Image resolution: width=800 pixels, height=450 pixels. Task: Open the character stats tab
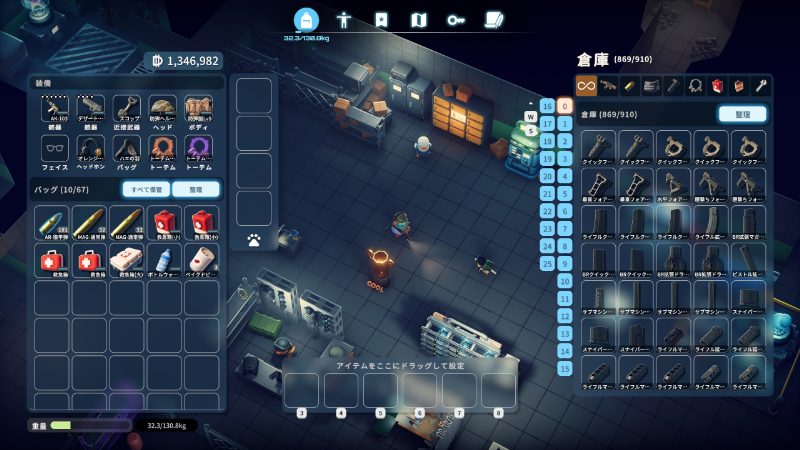pyautogui.click(x=344, y=19)
